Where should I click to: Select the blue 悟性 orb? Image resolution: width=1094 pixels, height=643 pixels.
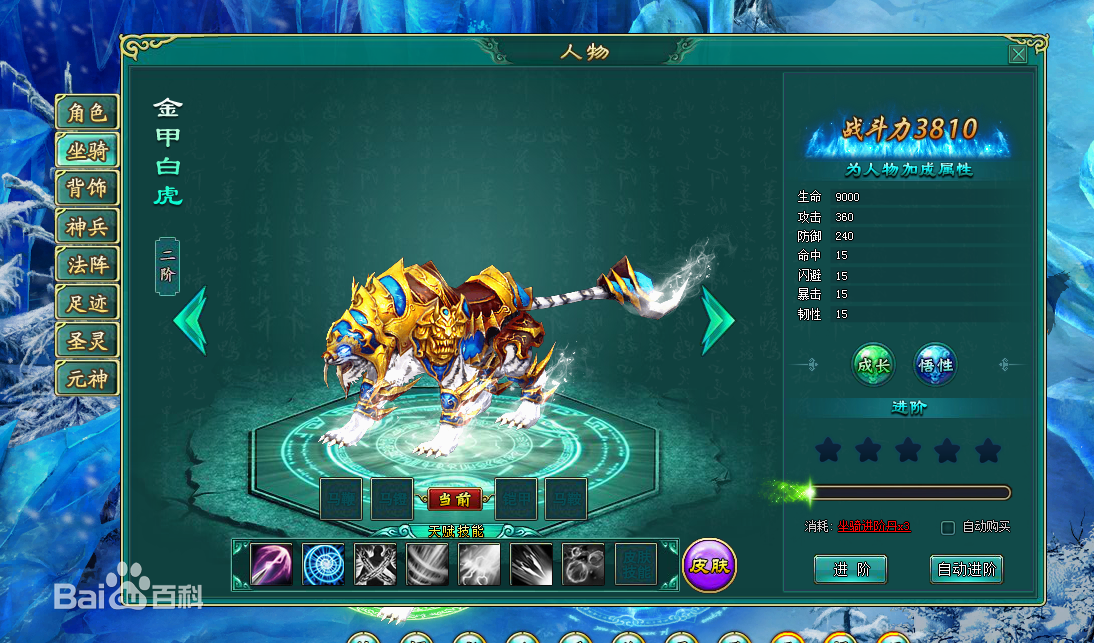[935, 365]
